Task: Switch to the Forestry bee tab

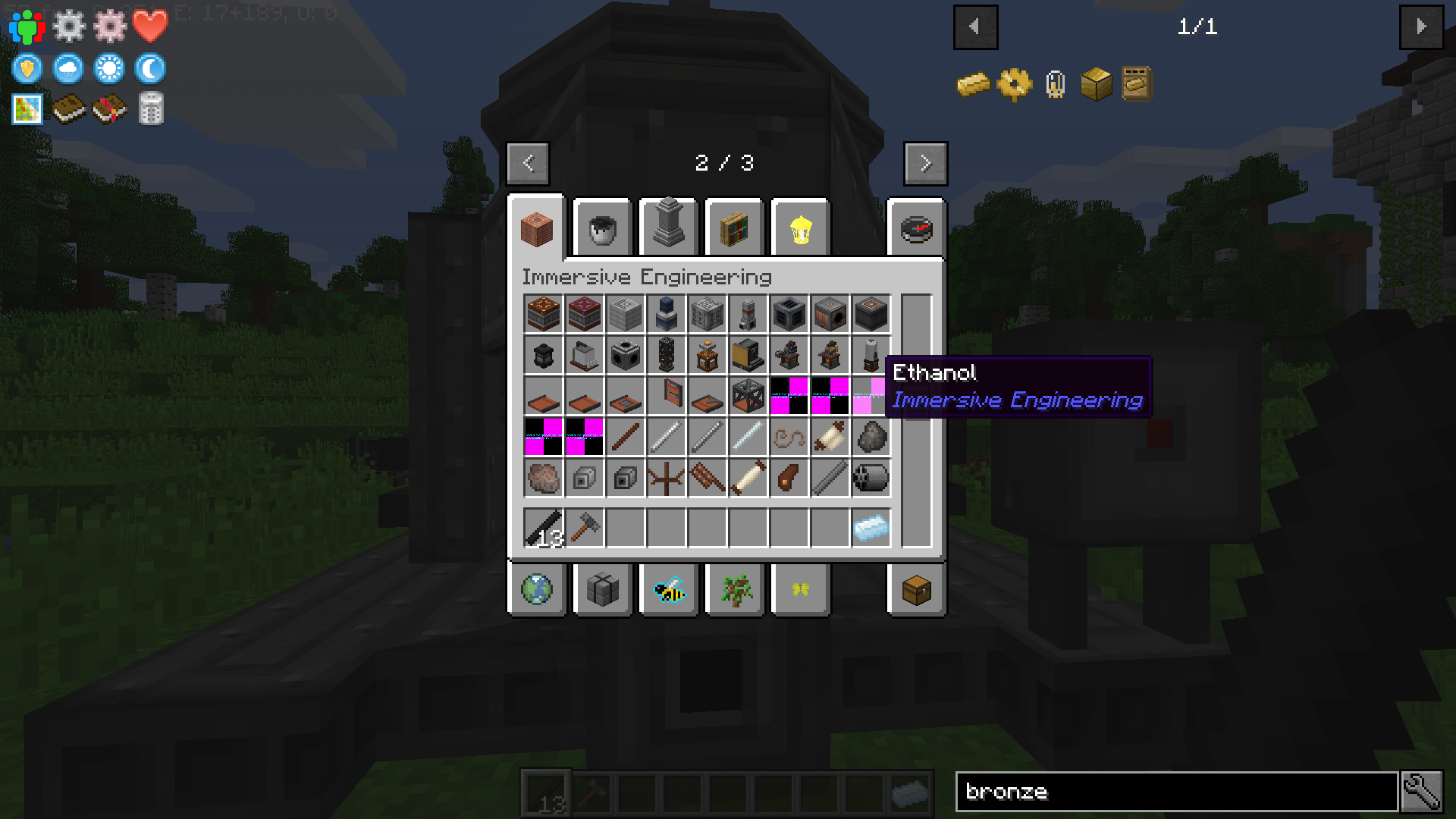Action: coord(668,590)
